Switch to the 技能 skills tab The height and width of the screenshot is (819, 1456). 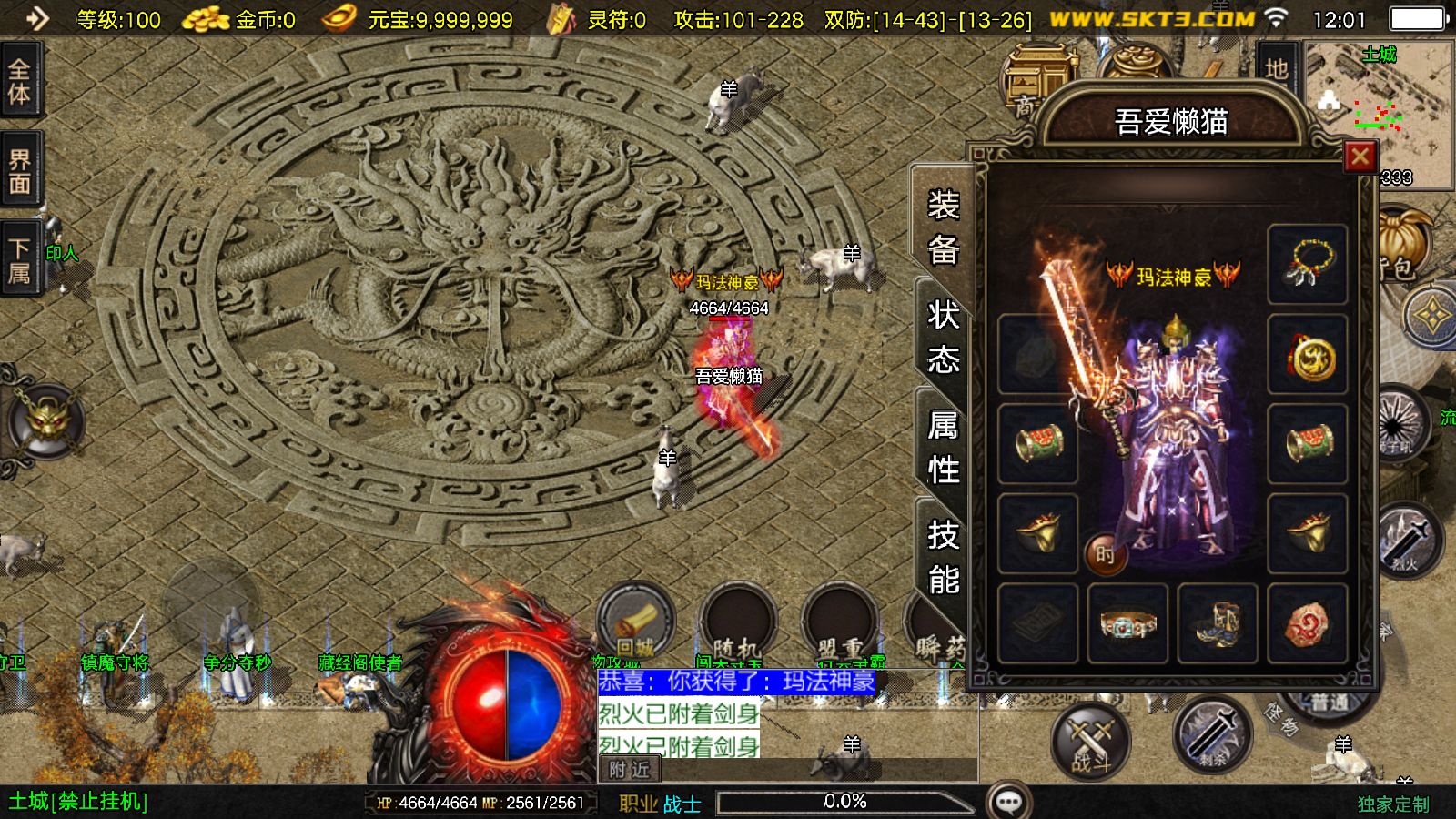coord(944,556)
